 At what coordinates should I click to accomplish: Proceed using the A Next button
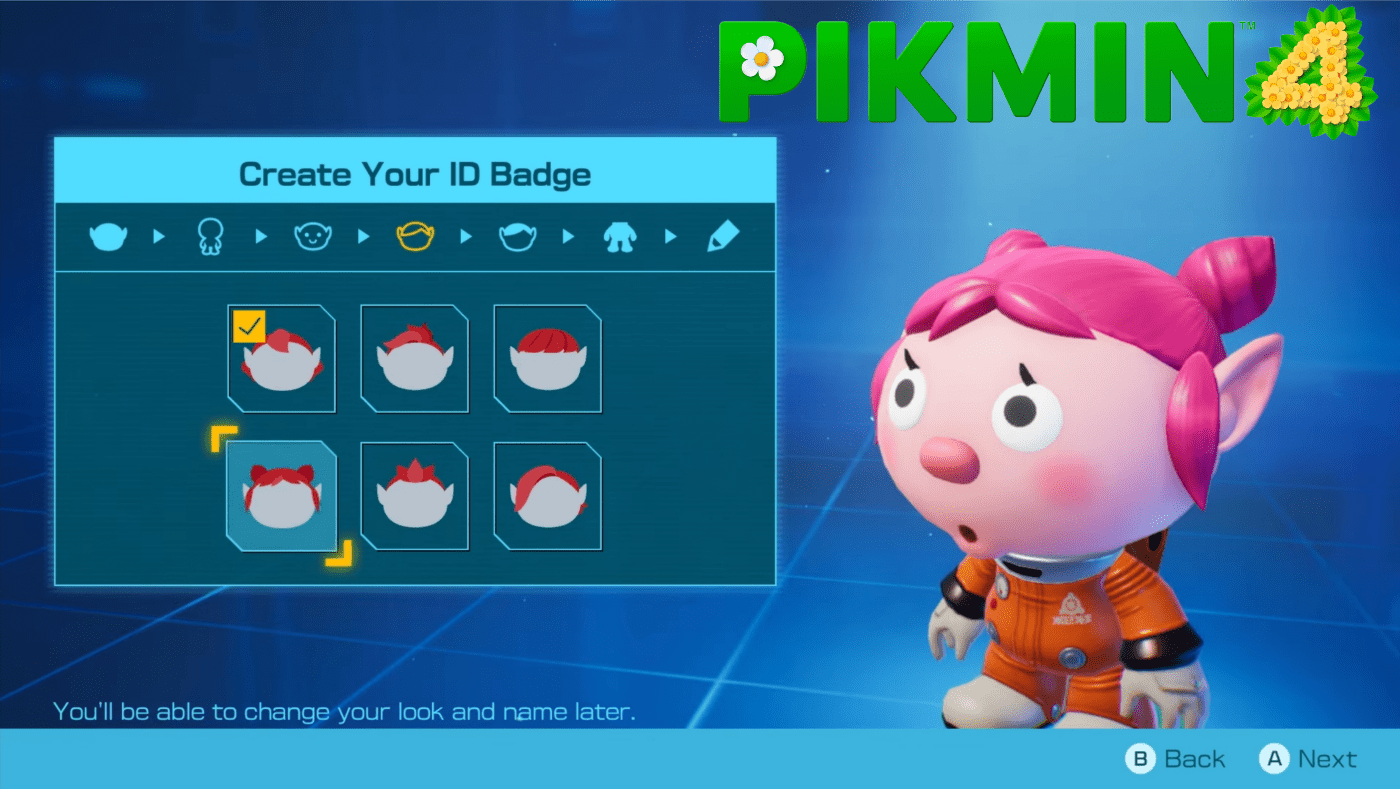point(1307,758)
